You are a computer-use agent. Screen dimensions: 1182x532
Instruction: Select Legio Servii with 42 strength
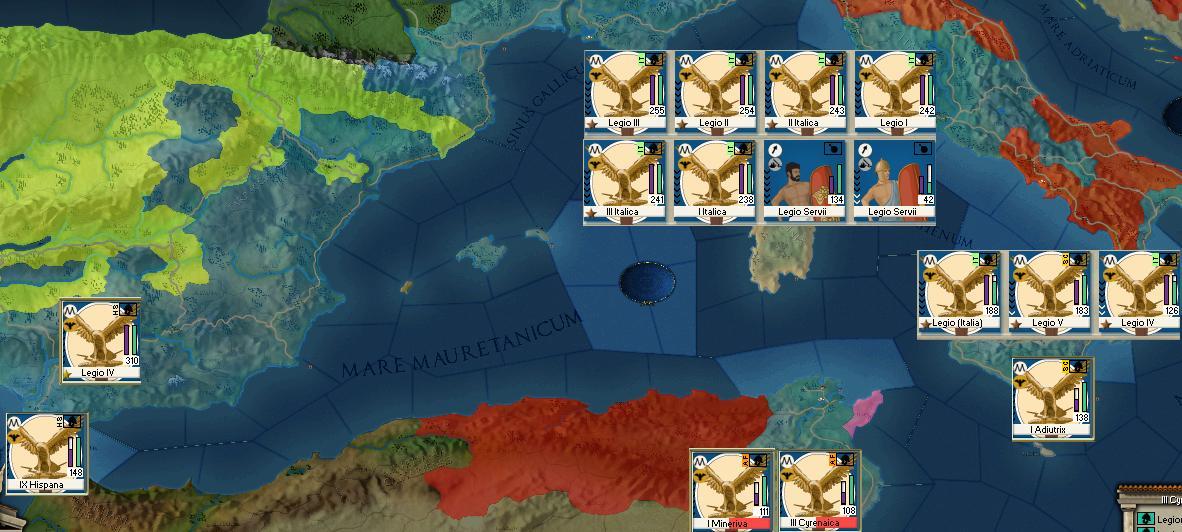pos(894,180)
